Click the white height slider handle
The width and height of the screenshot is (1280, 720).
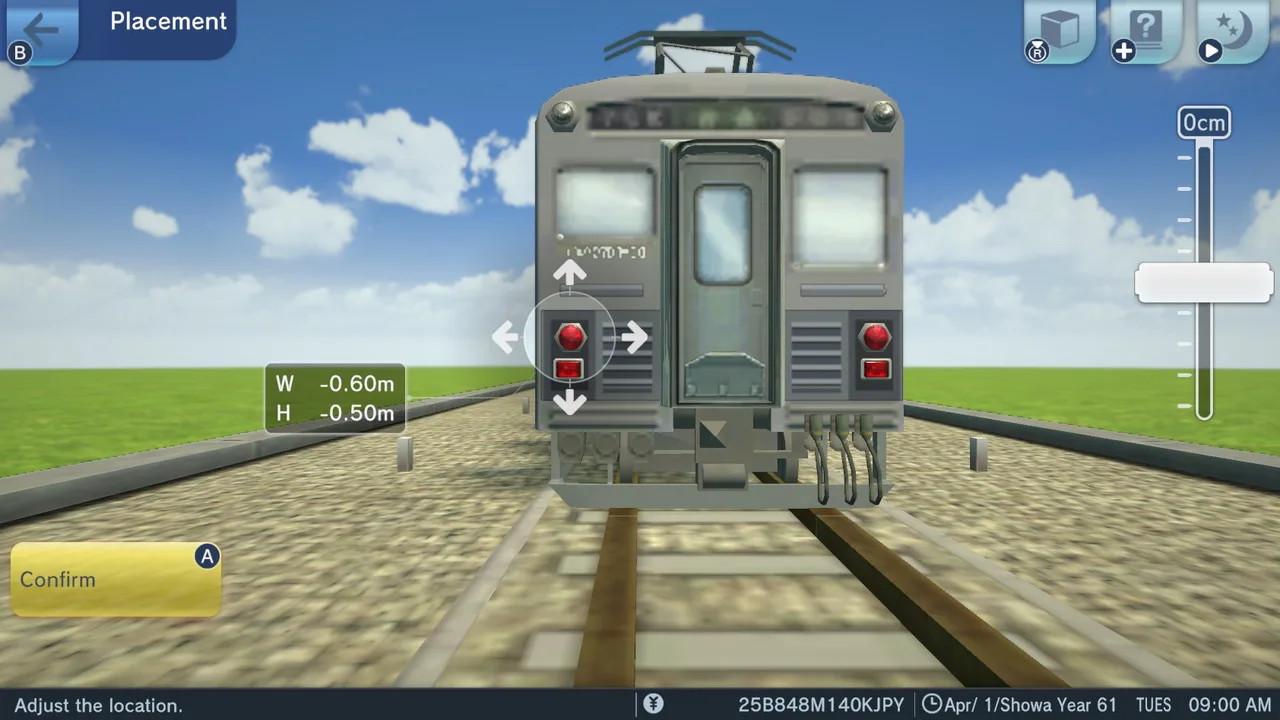[x=1204, y=283]
